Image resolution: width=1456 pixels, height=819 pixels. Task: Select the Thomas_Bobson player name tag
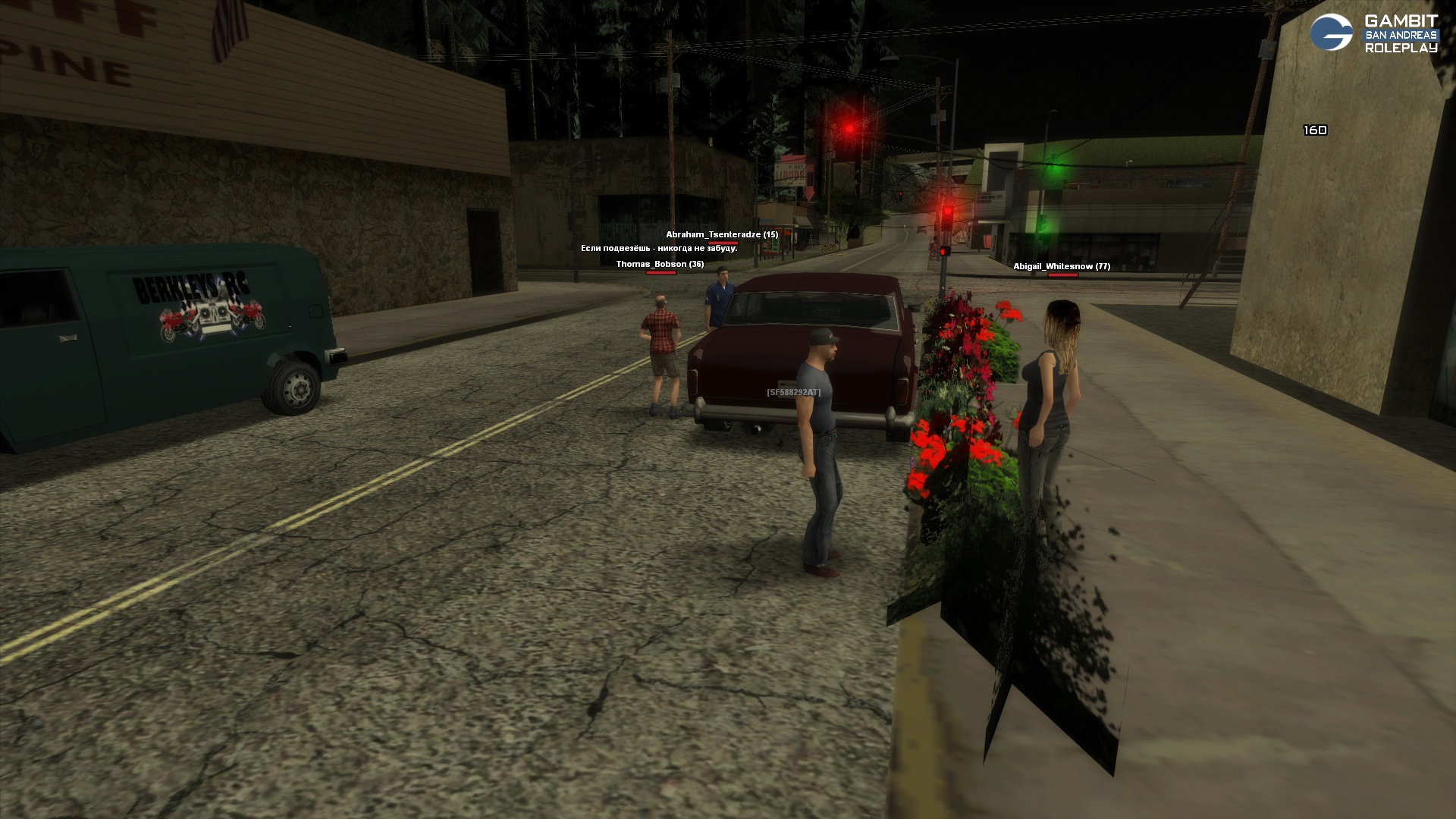pyautogui.click(x=660, y=265)
